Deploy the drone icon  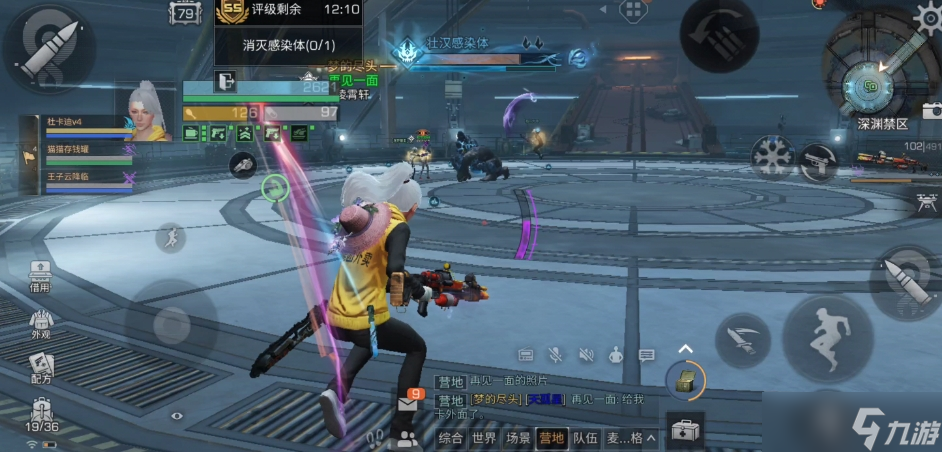tap(927, 202)
